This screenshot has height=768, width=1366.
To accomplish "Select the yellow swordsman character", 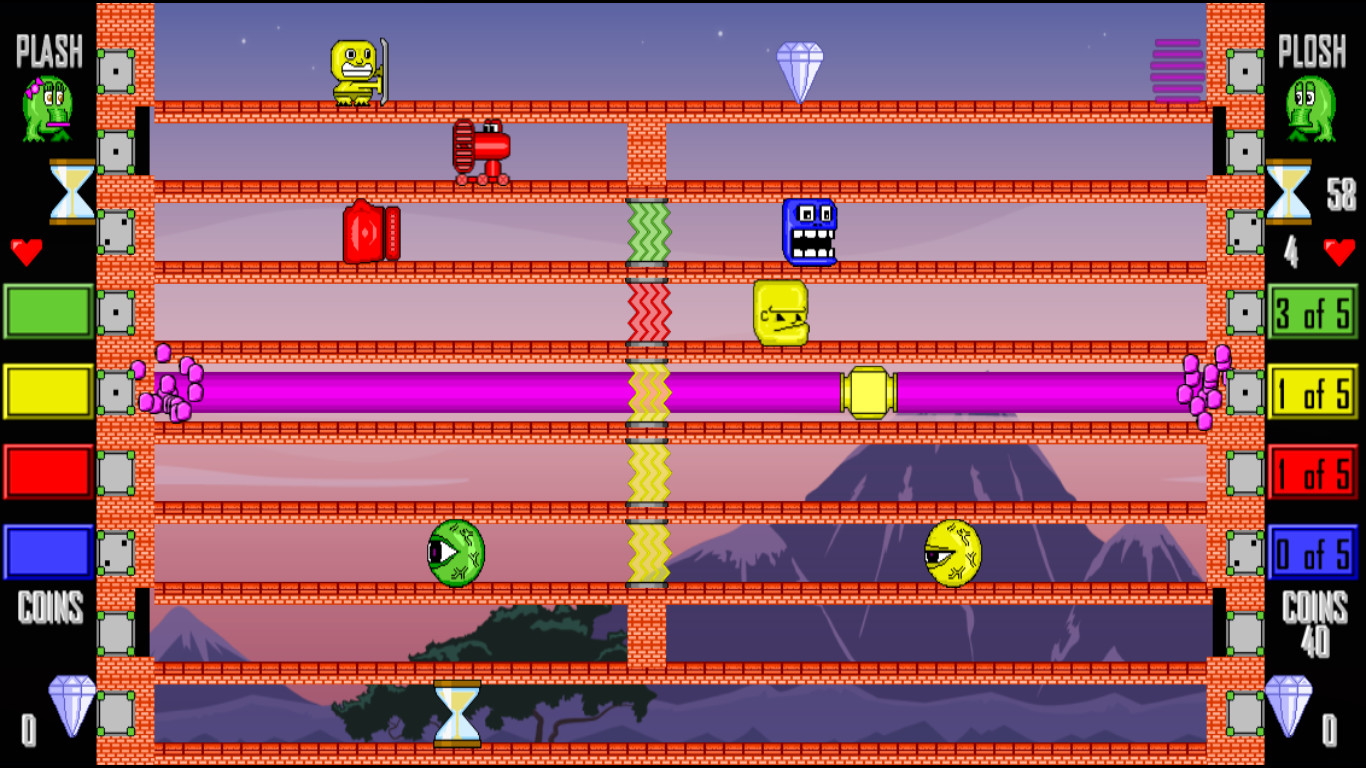I will pos(352,70).
